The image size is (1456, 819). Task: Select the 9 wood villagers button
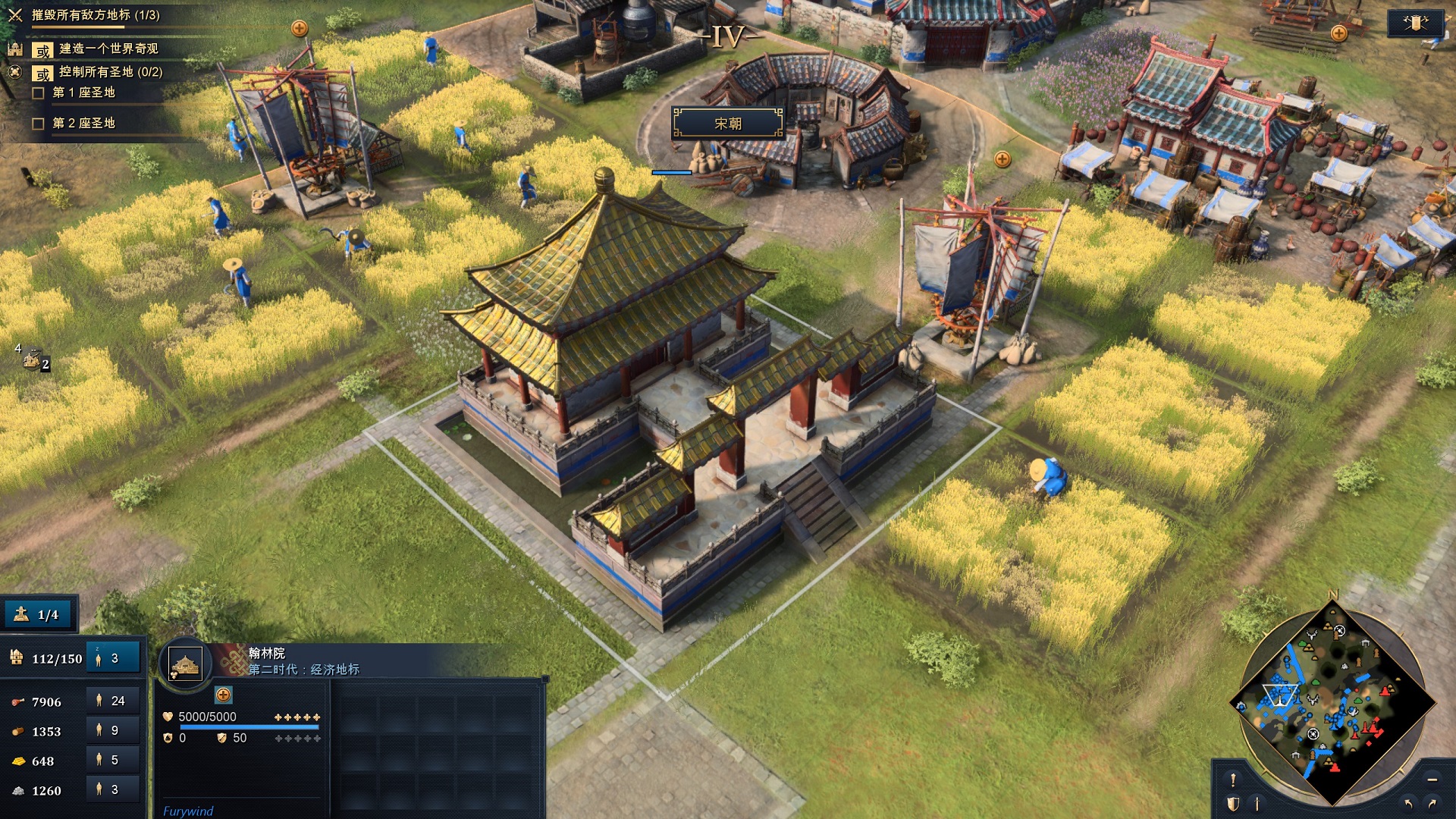pos(113,731)
